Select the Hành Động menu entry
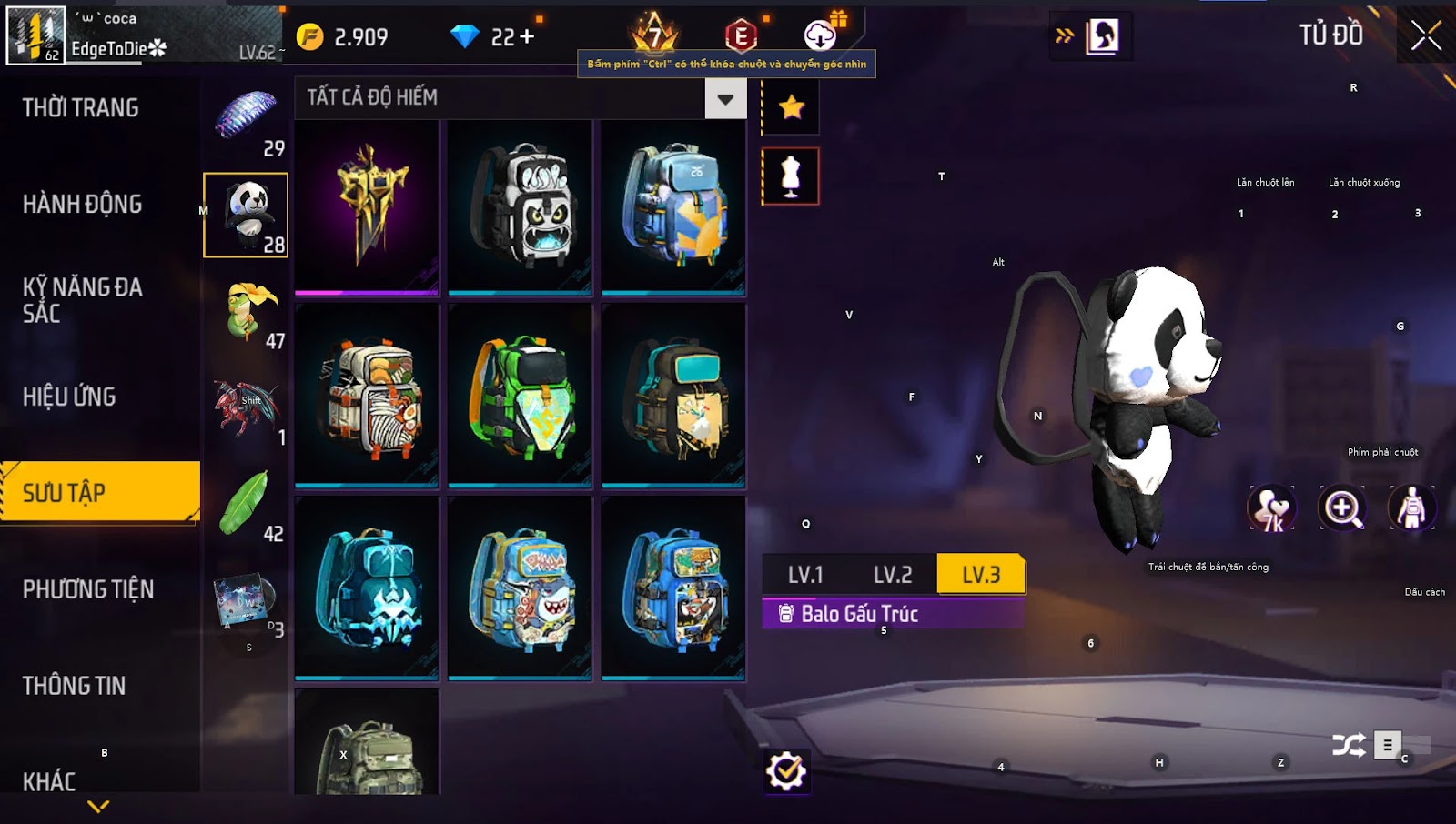Viewport: 1456px width, 824px height. (x=83, y=205)
